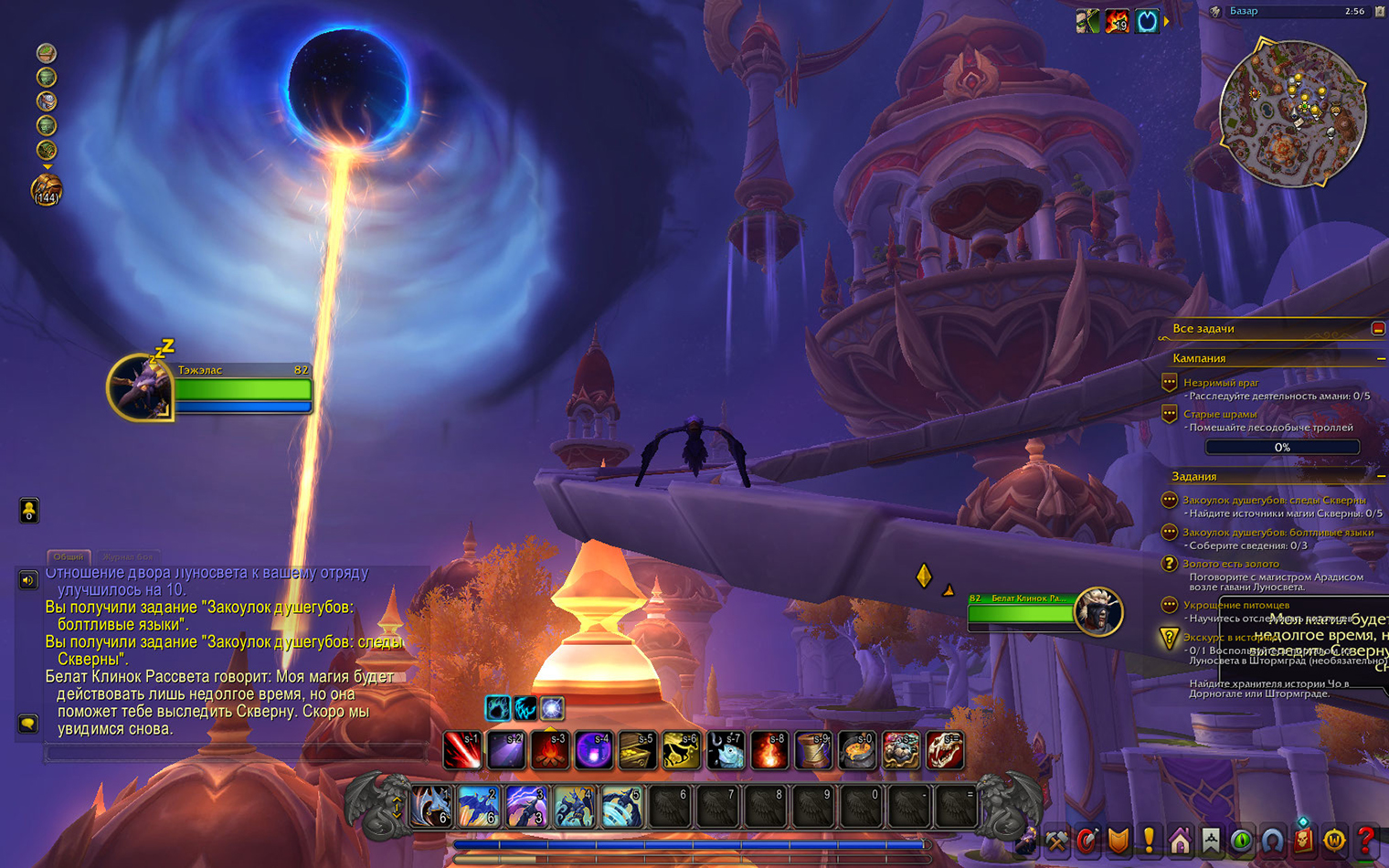
Task: Open the professions crossed hammers button
Action: pos(1056,840)
